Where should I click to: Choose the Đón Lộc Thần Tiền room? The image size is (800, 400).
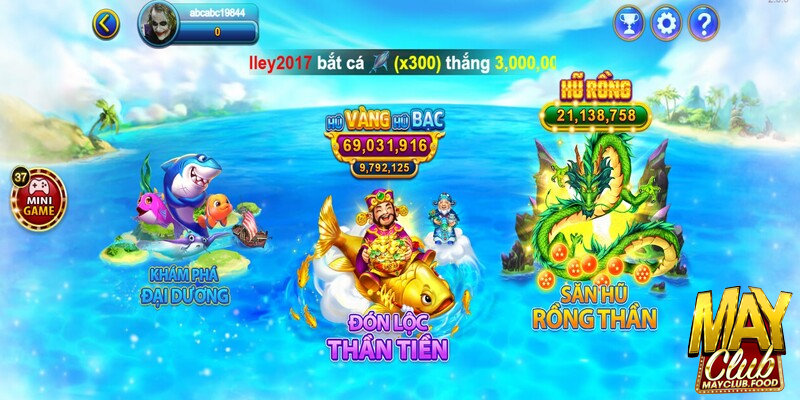click(385, 270)
